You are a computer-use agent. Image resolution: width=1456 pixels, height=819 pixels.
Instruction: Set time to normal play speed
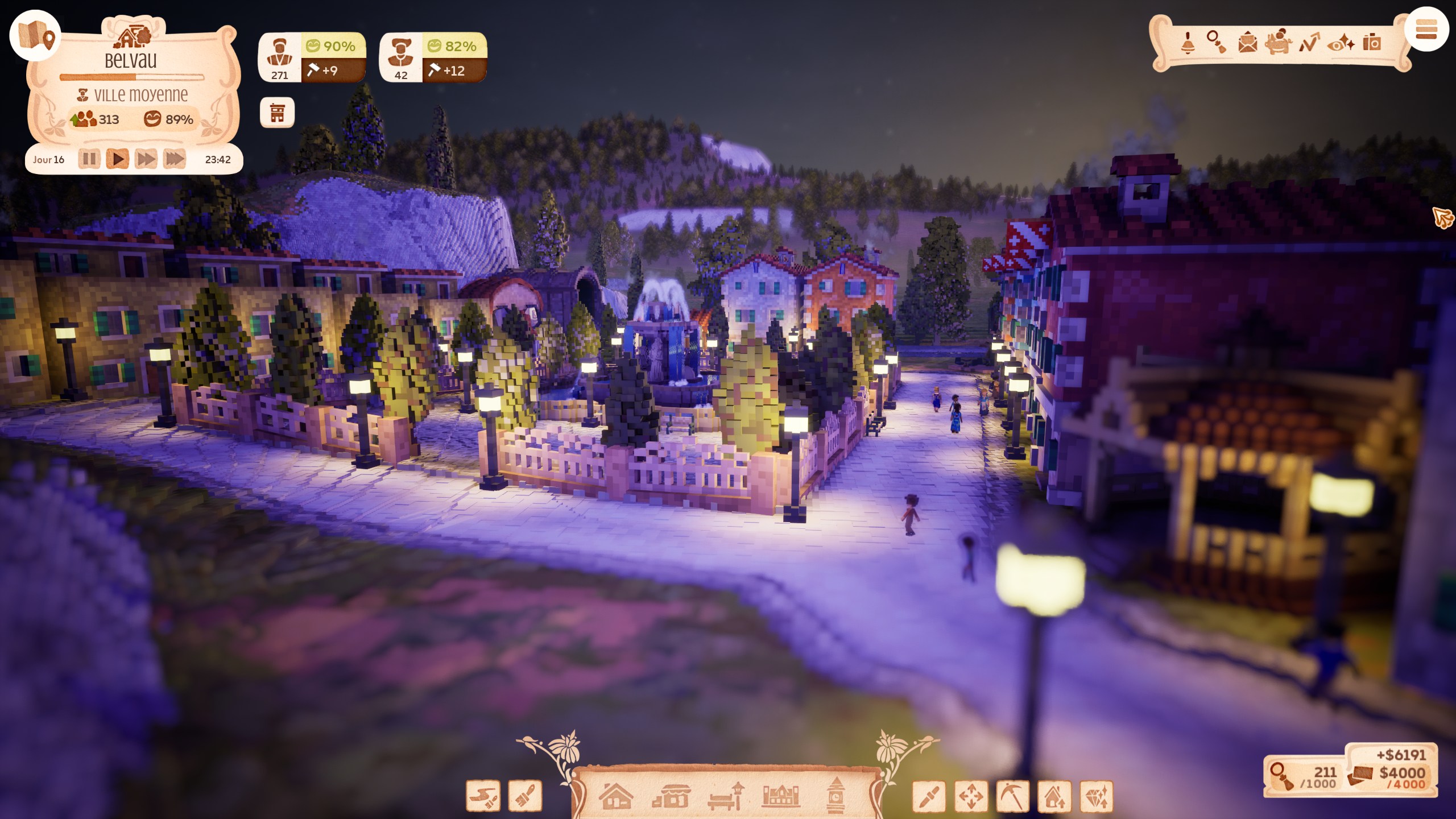pos(118,159)
